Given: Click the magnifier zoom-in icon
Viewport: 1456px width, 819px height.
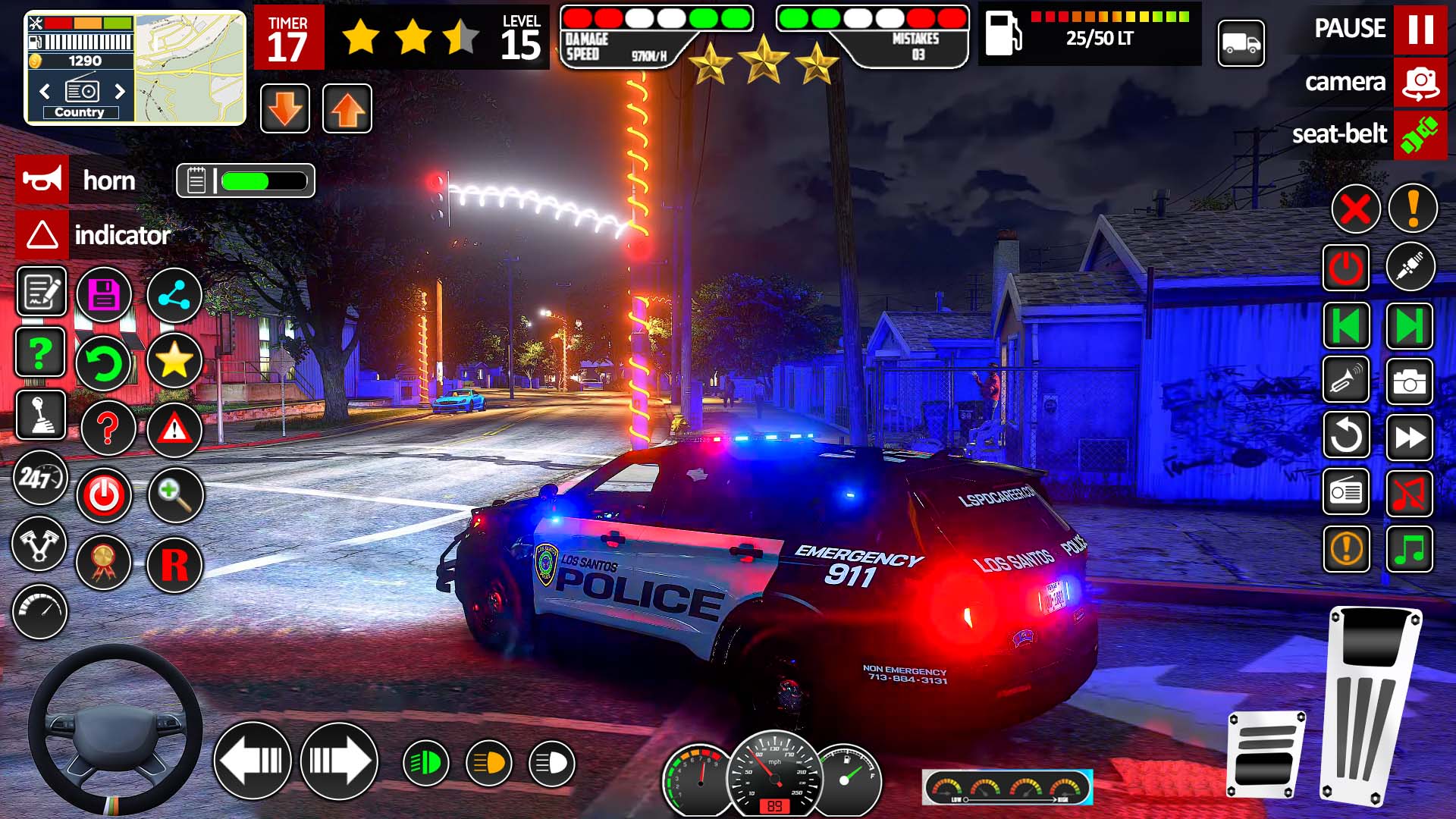Looking at the screenshot, I should click(174, 495).
